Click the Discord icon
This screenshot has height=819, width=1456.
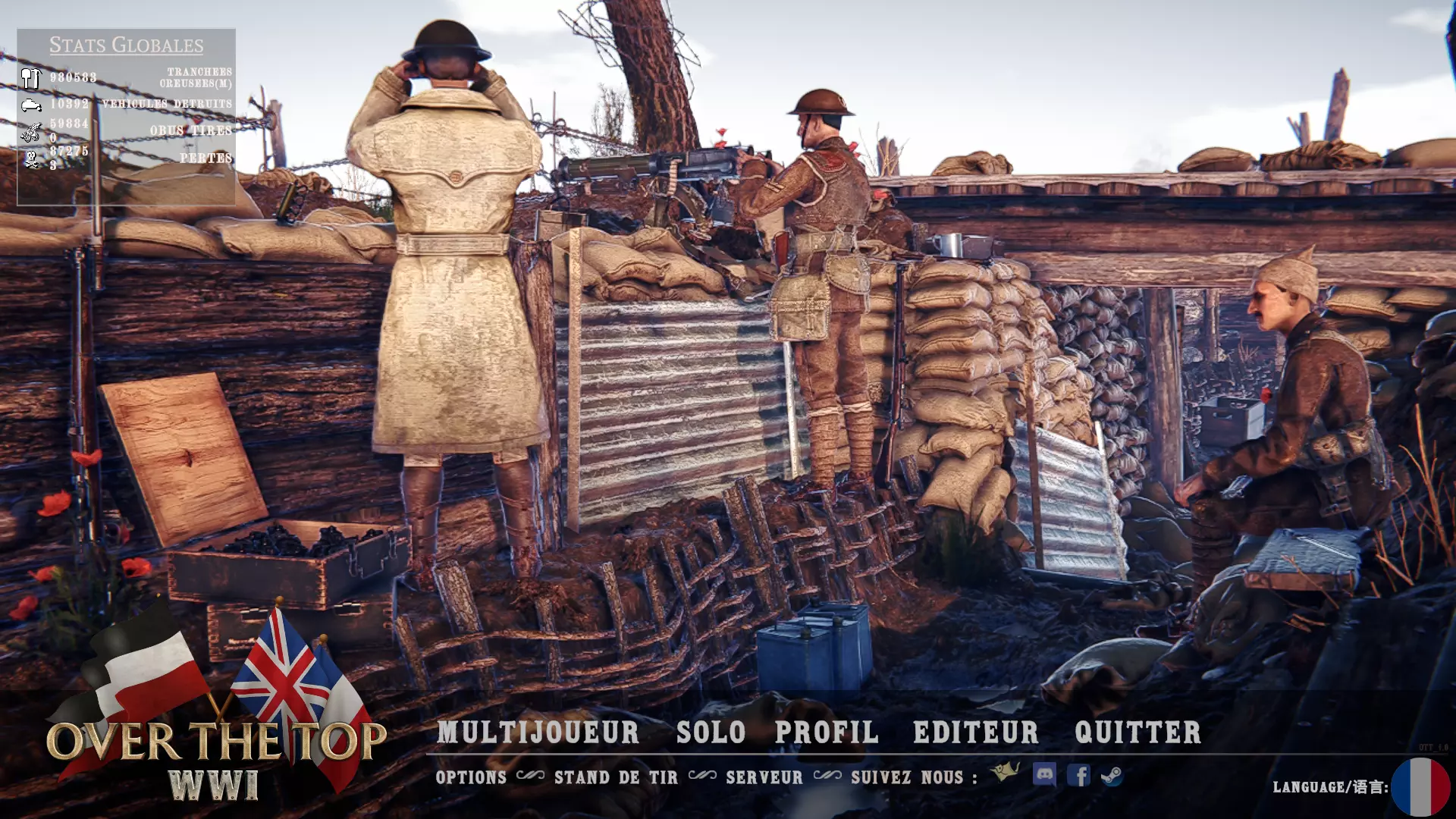click(1044, 774)
